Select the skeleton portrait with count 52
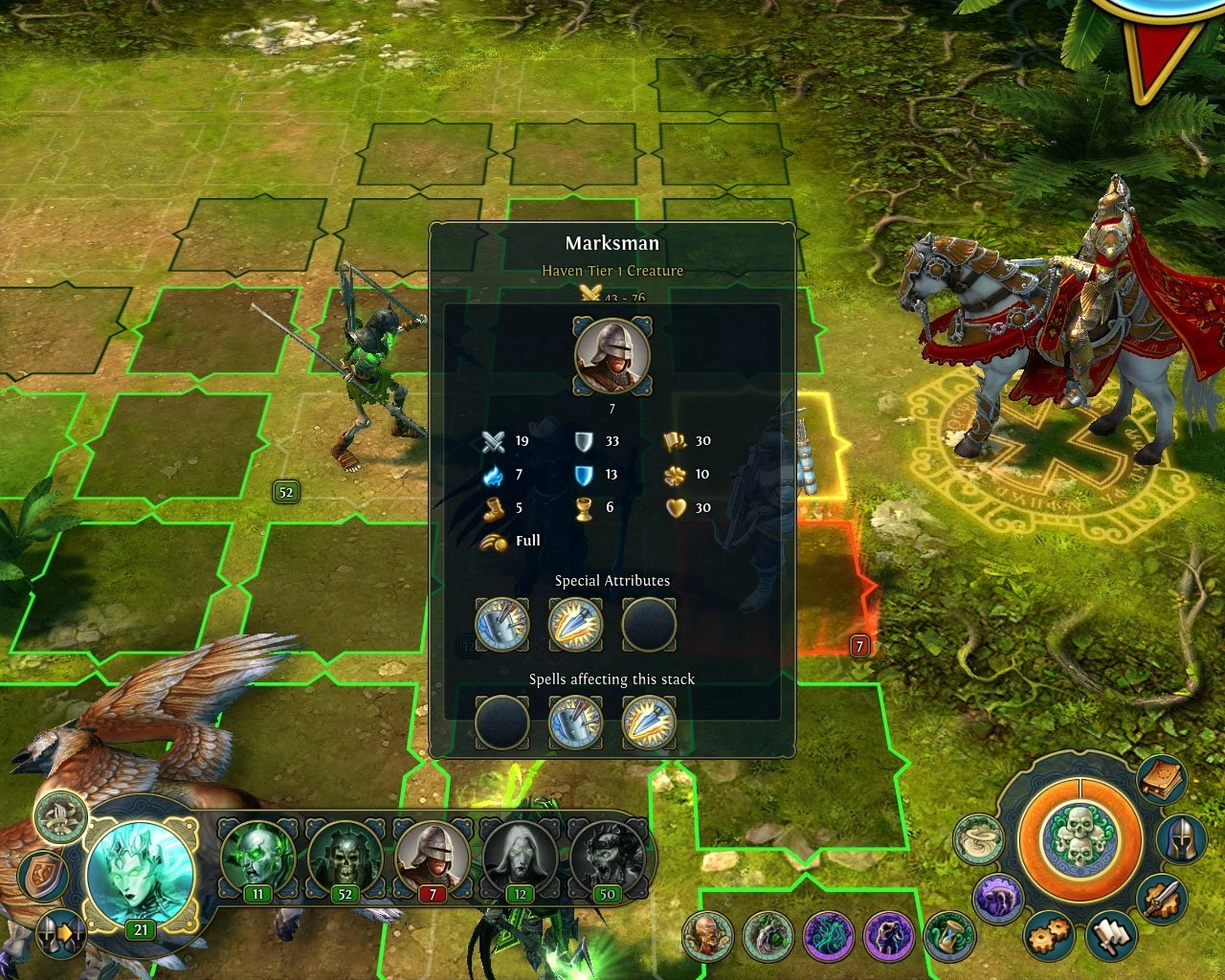This screenshot has height=980, width=1225. tap(344, 856)
